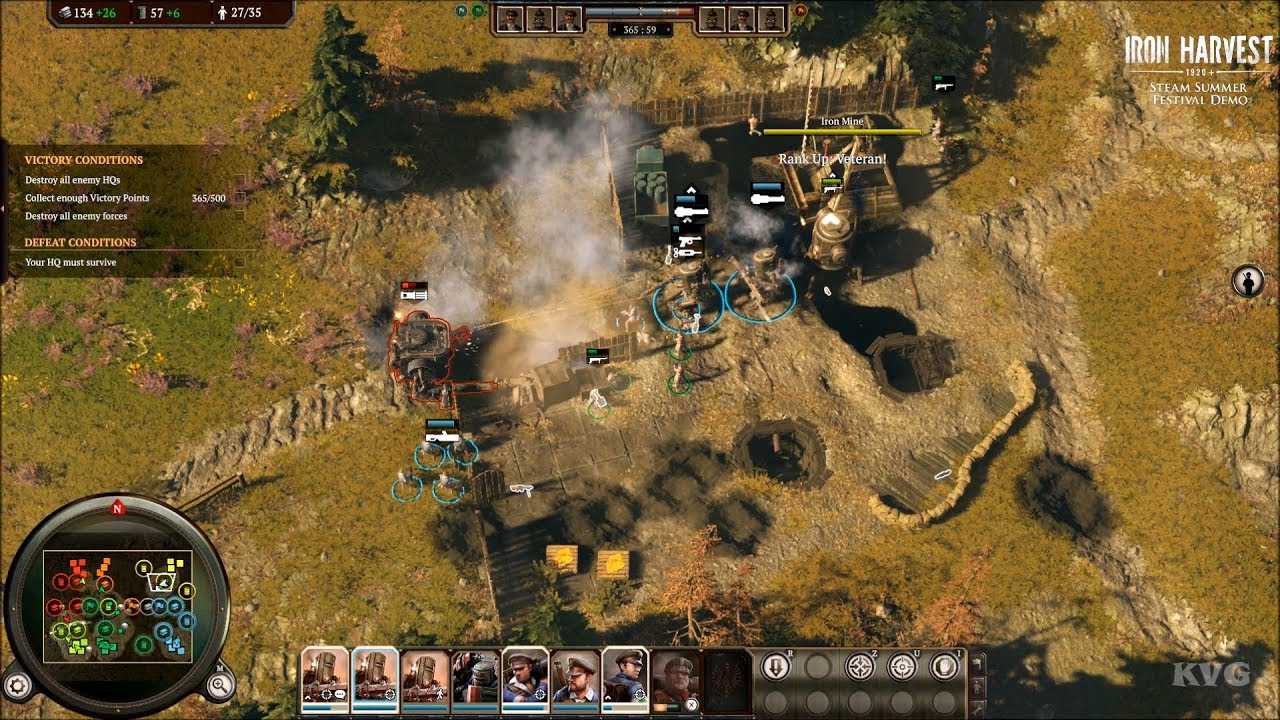The height and width of the screenshot is (720, 1280).
Task: Select the highlighted second mech unit portrait
Action: point(375,678)
